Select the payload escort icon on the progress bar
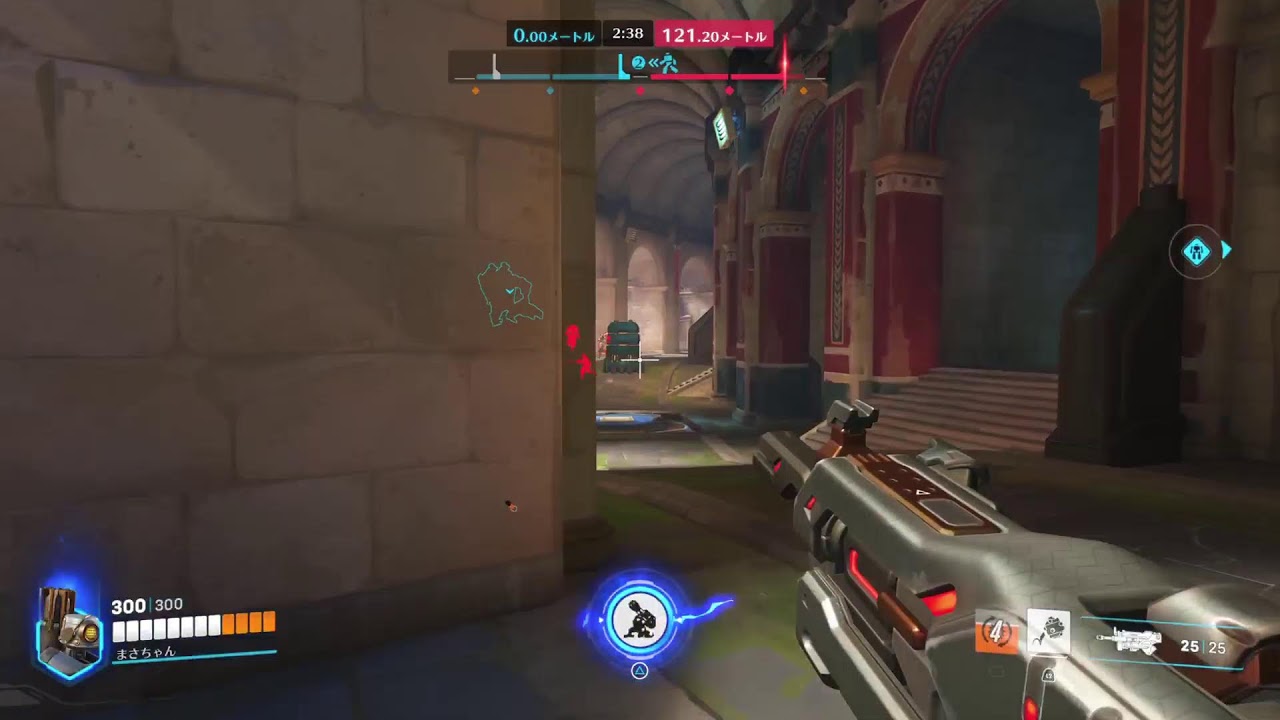 click(x=668, y=64)
